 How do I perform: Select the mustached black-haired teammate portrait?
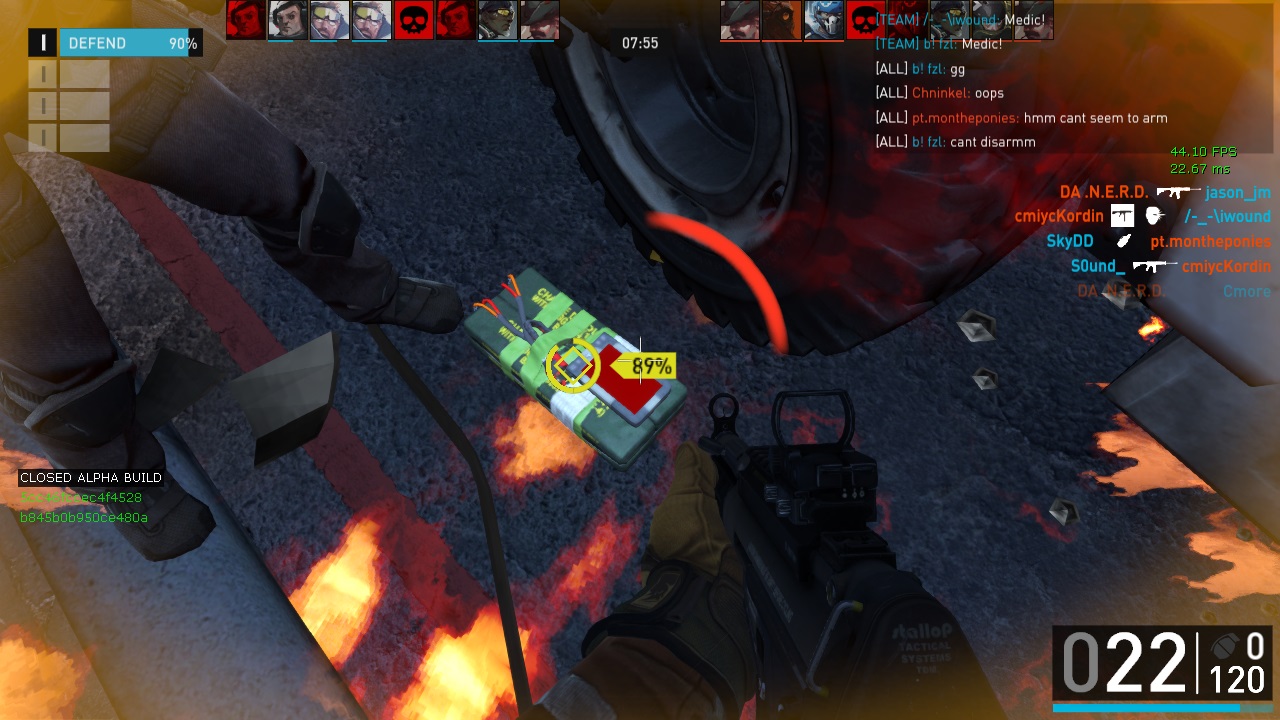pos(287,20)
